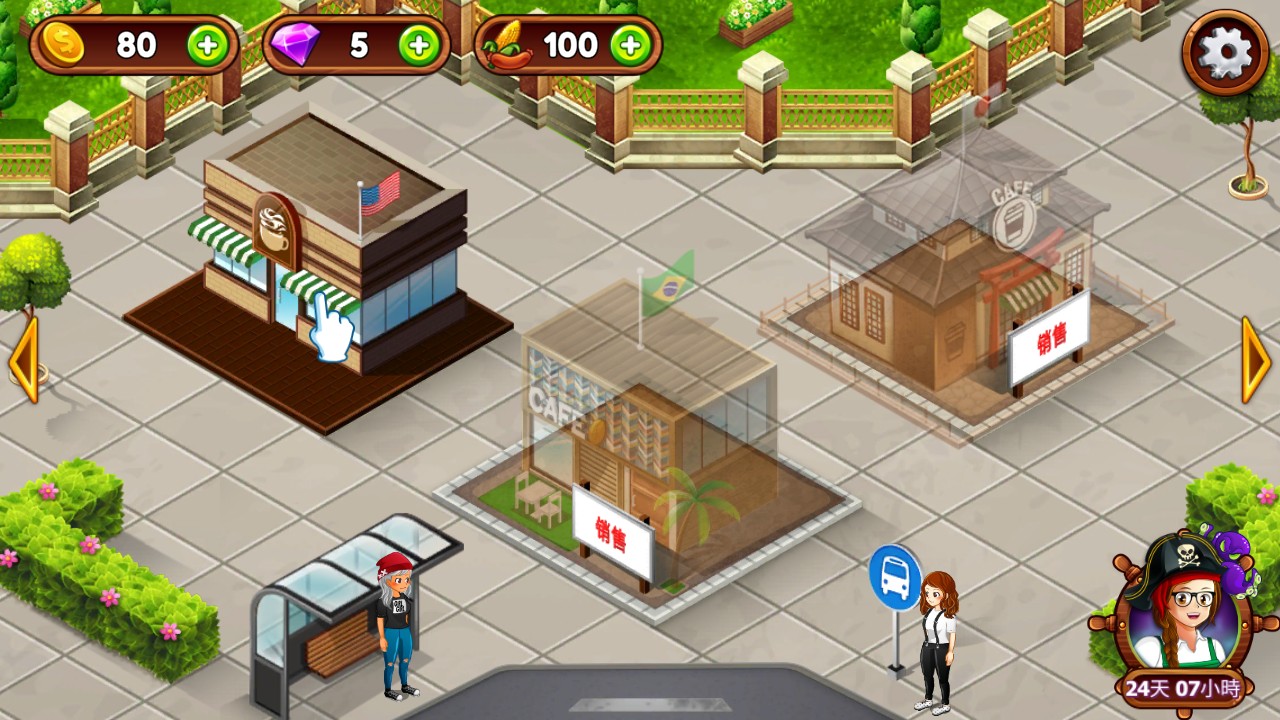This screenshot has width=1280, height=720.
Task: Add more gold coins with the plus button
Action: [x=208, y=45]
